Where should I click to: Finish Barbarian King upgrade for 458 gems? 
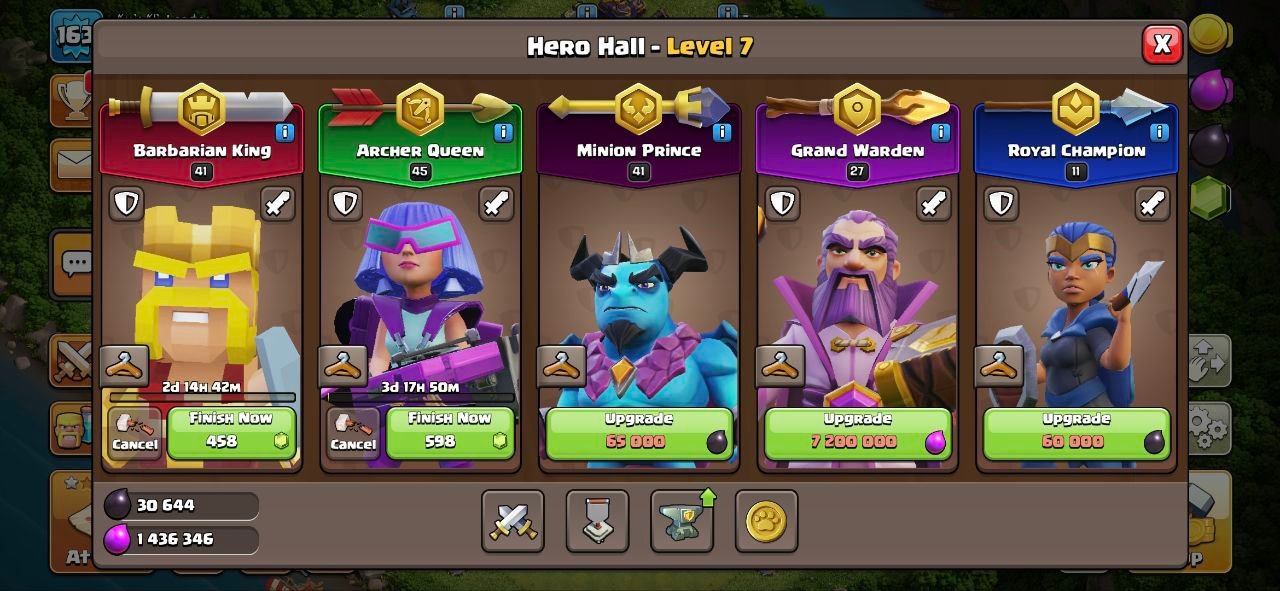pyautogui.click(x=232, y=431)
